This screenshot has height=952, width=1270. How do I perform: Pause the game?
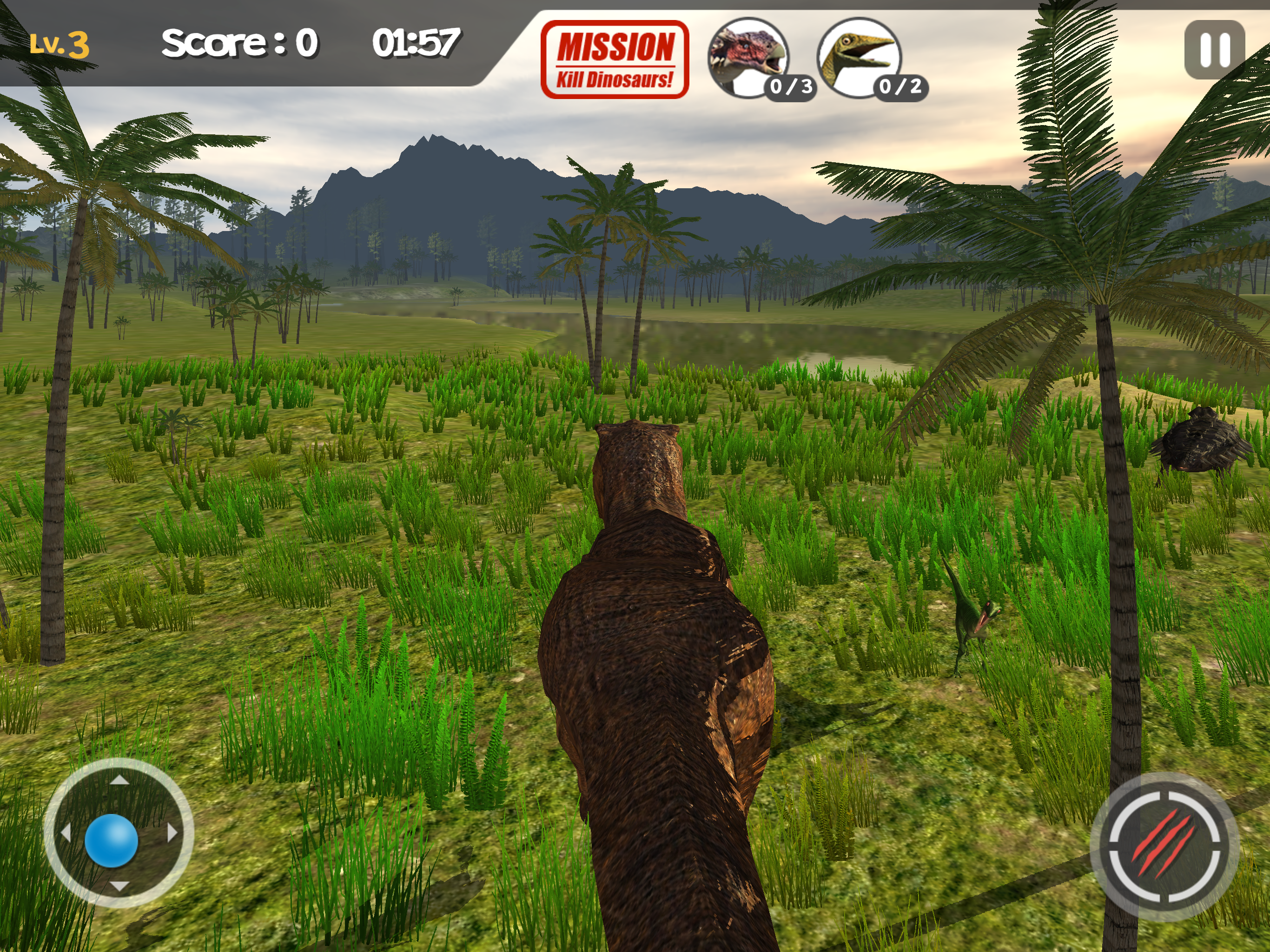1214,49
